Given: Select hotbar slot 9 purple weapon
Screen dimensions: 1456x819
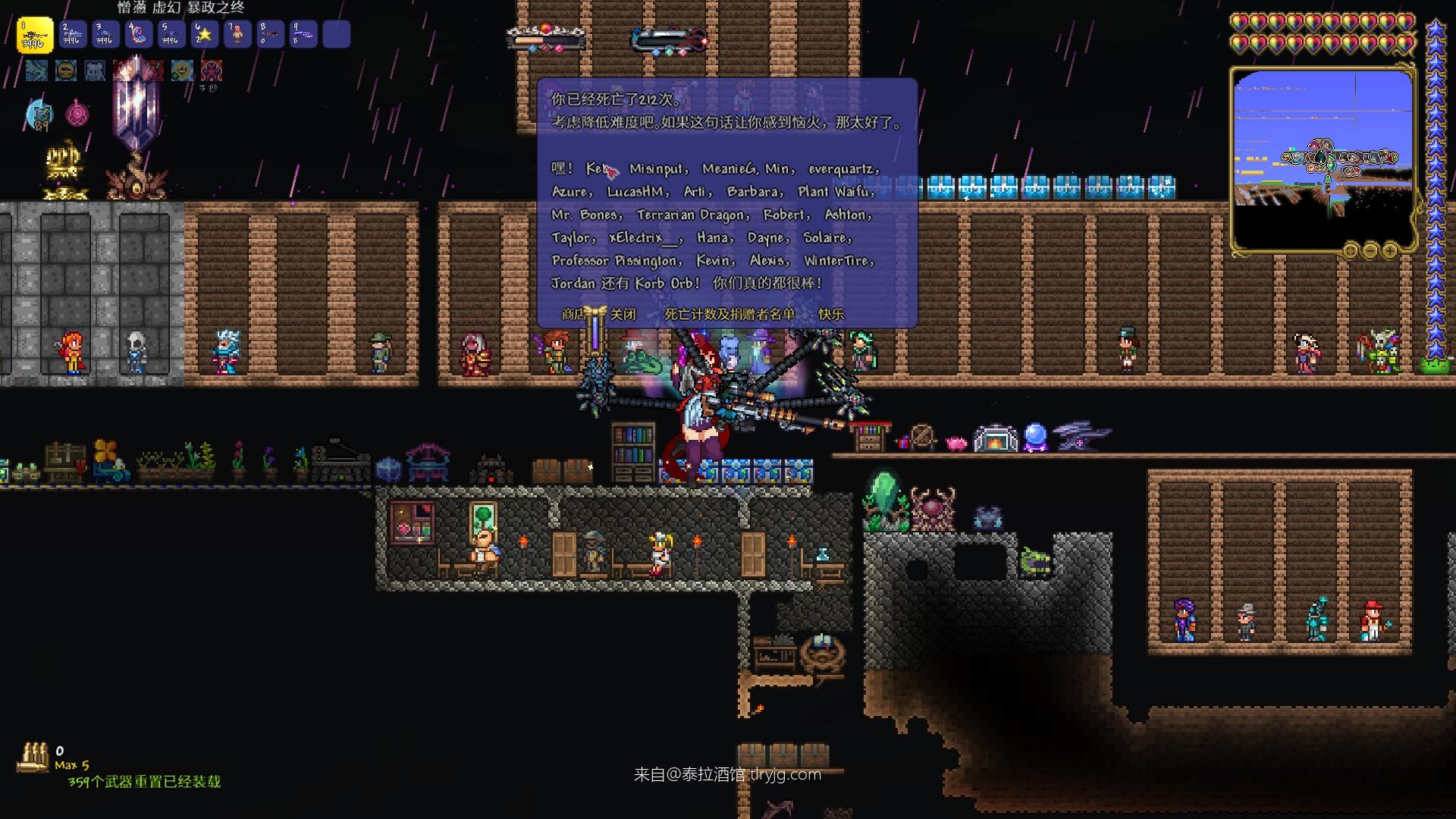Looking at the screenshot, I should click(303, 35).
